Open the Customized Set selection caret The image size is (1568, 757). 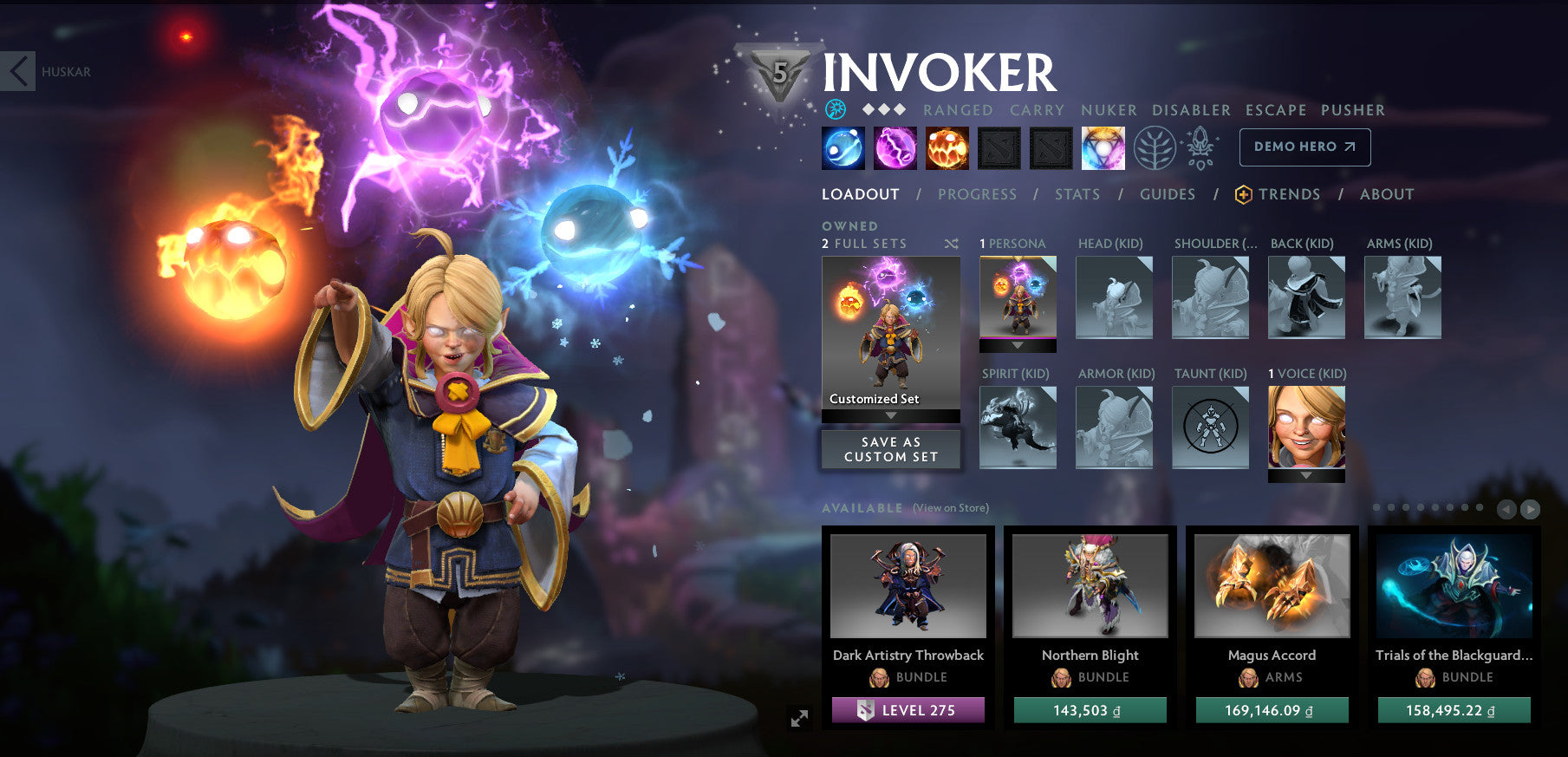coord(890,415)
